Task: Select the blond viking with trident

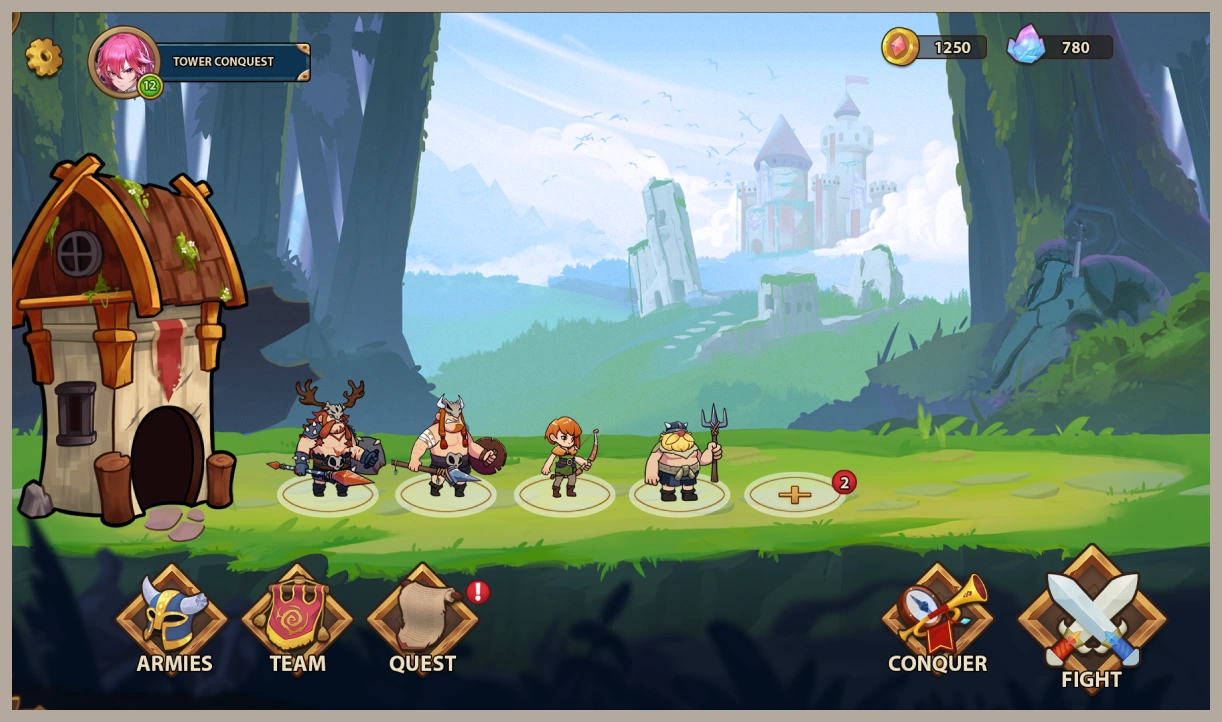Action: (680, 458)
